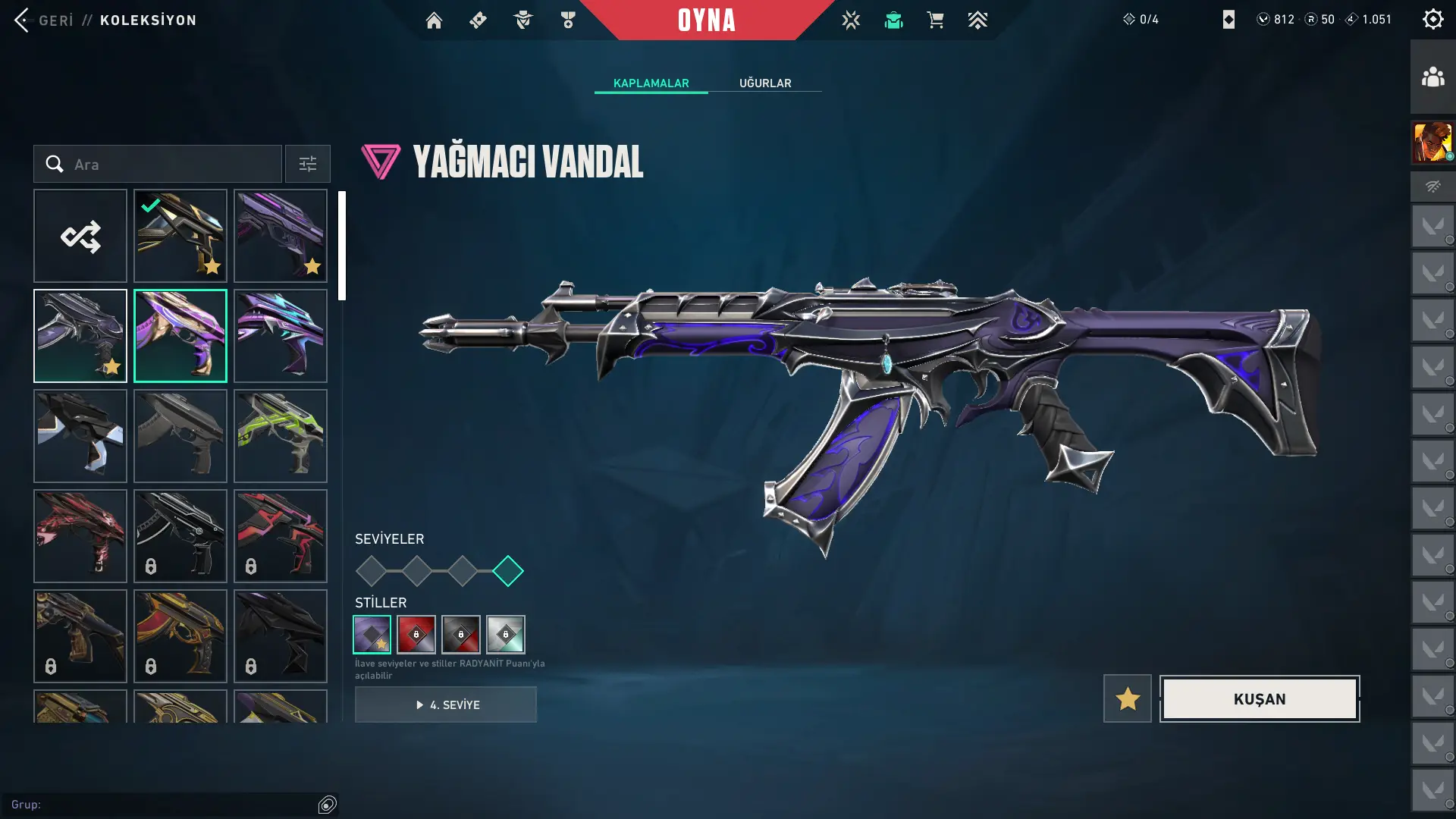The image size is (1456, 819).
Task: Choose the locked red style variant
Action: pyautogui.click(x=416, y=635)
